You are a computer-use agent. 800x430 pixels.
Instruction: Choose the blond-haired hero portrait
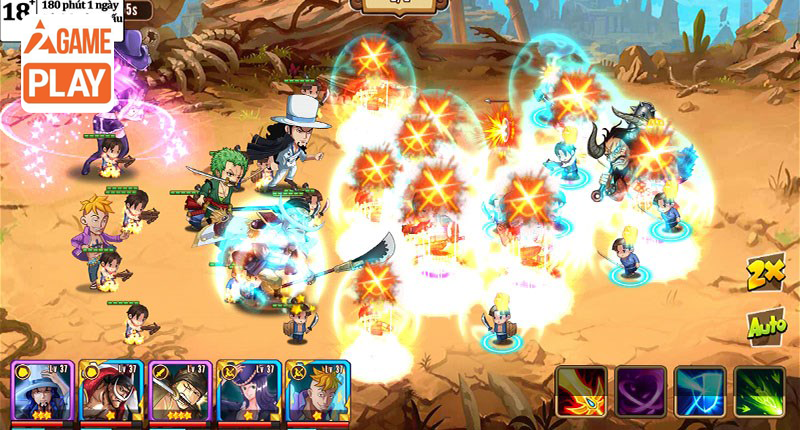(316, 391)
